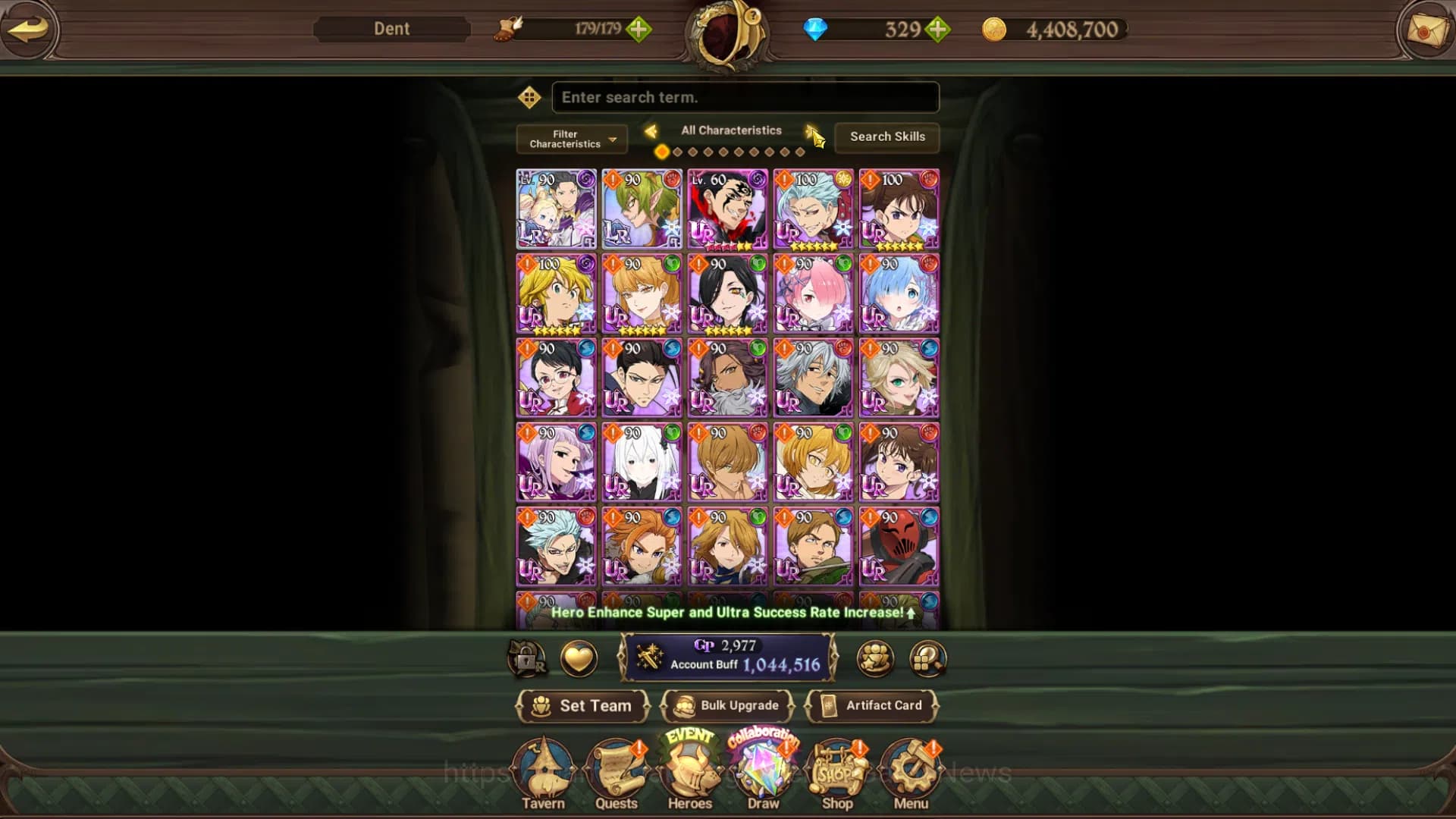
Task: Go back using the top-left return arrow
Action: 29,30
